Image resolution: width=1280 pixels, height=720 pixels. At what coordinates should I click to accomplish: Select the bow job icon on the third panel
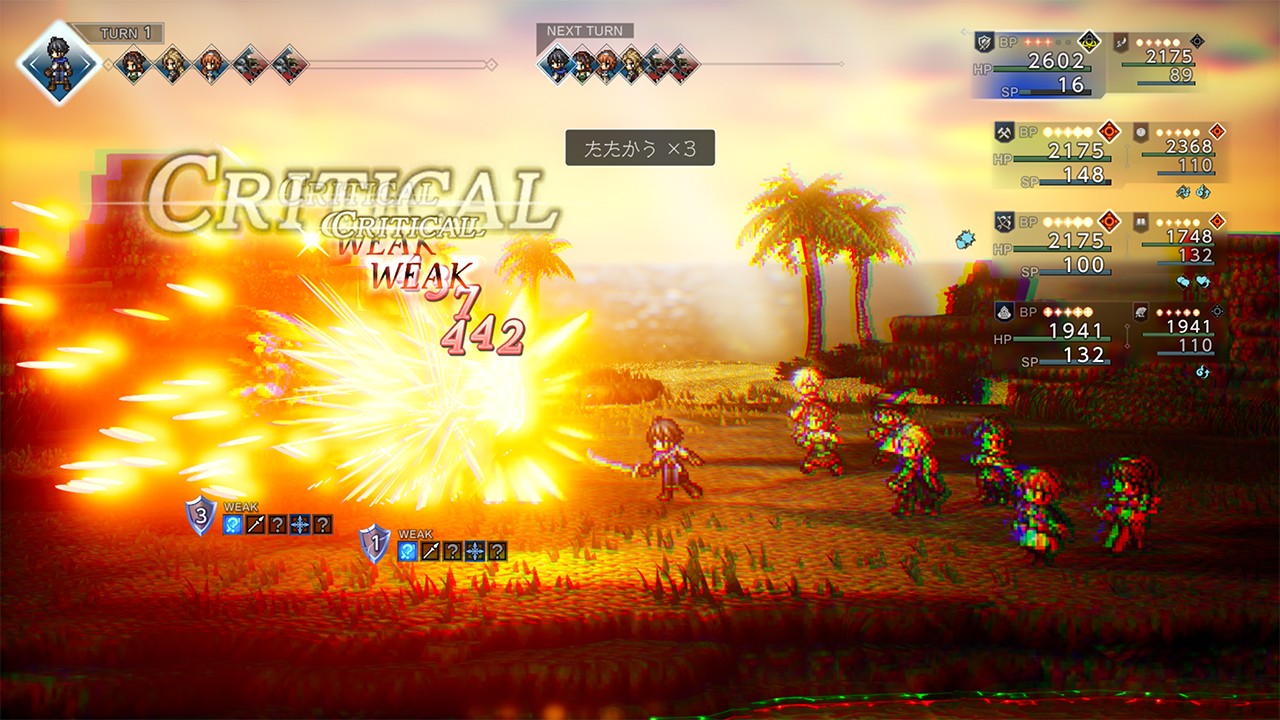(x=1003, y=220)
